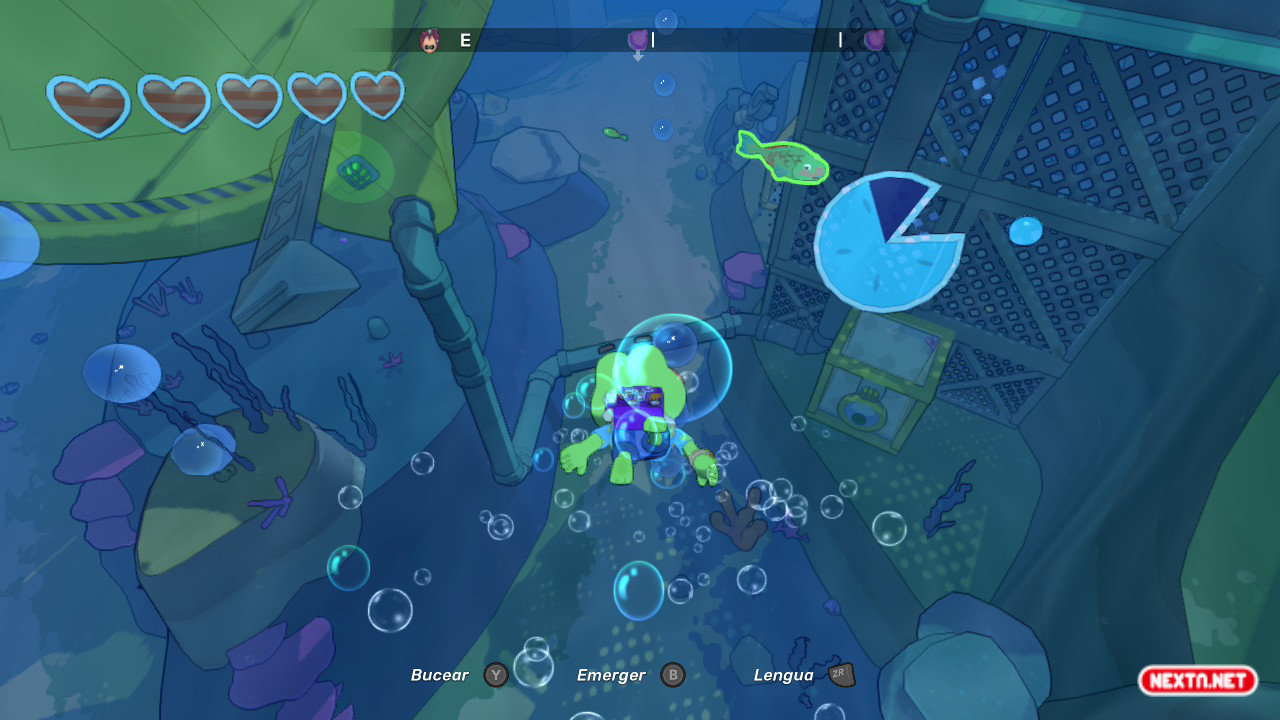The image size is (1280, 720).
Task: Select the East 'E' heading on the compass
Action: tap(465, 41)
